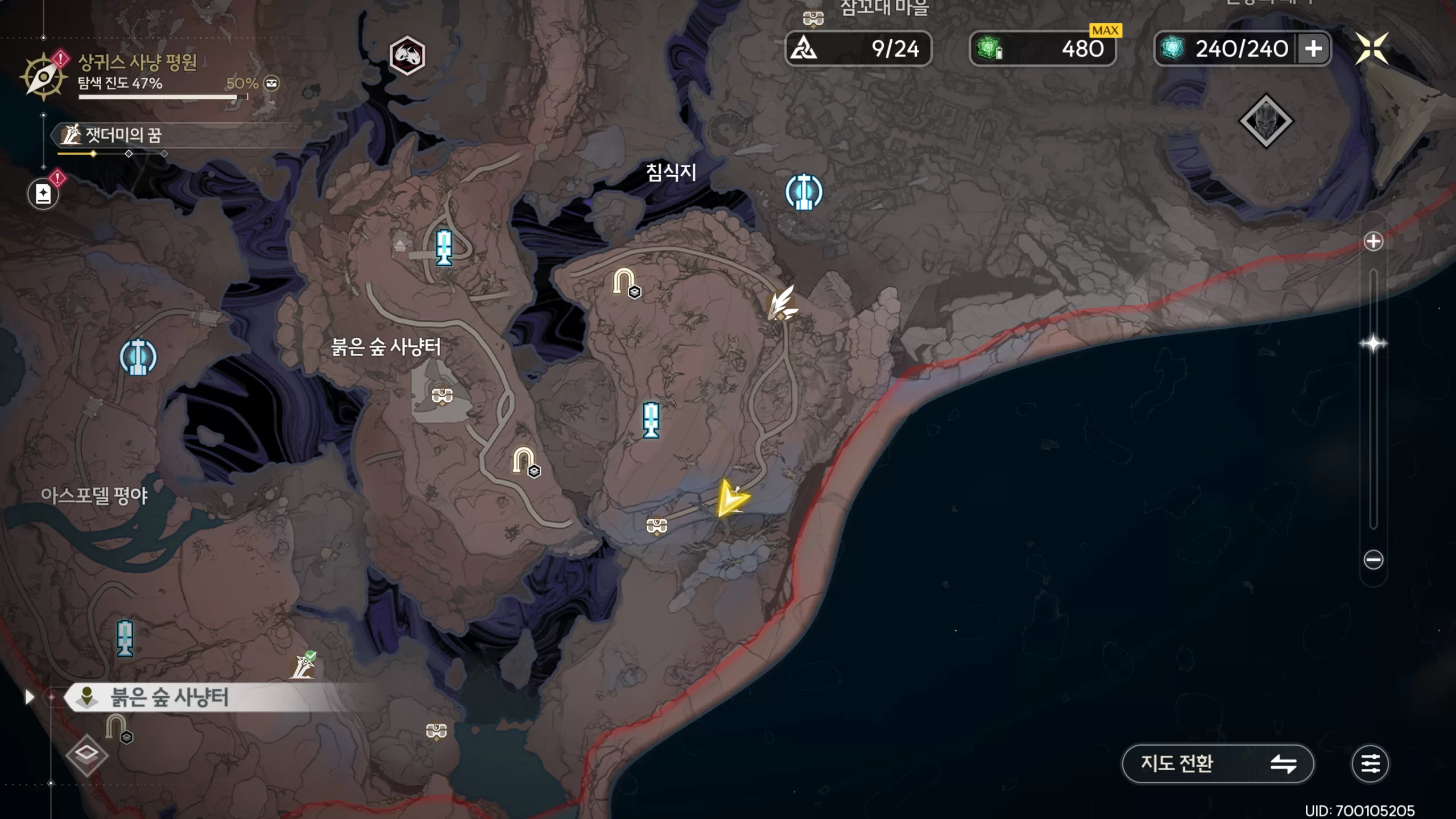Open the map layer diamond button

click(x=86, y=755)
